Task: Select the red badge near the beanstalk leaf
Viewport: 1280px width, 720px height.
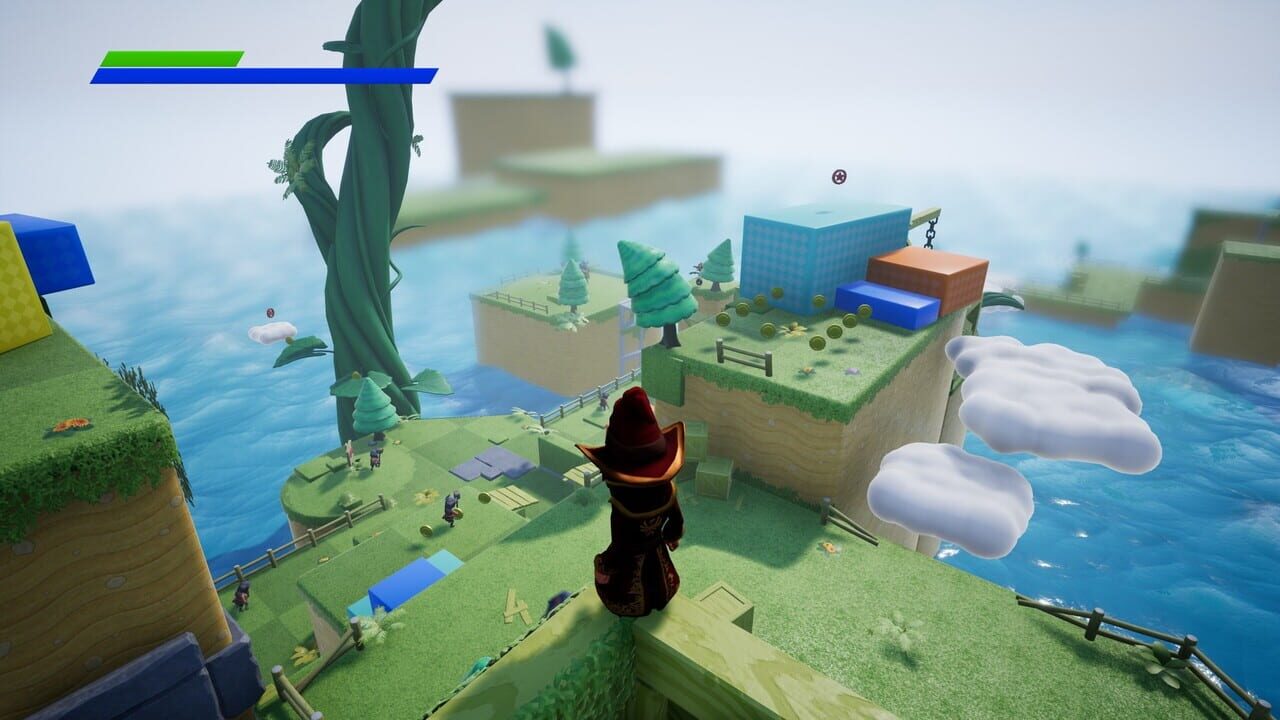Action: point(270,313)
